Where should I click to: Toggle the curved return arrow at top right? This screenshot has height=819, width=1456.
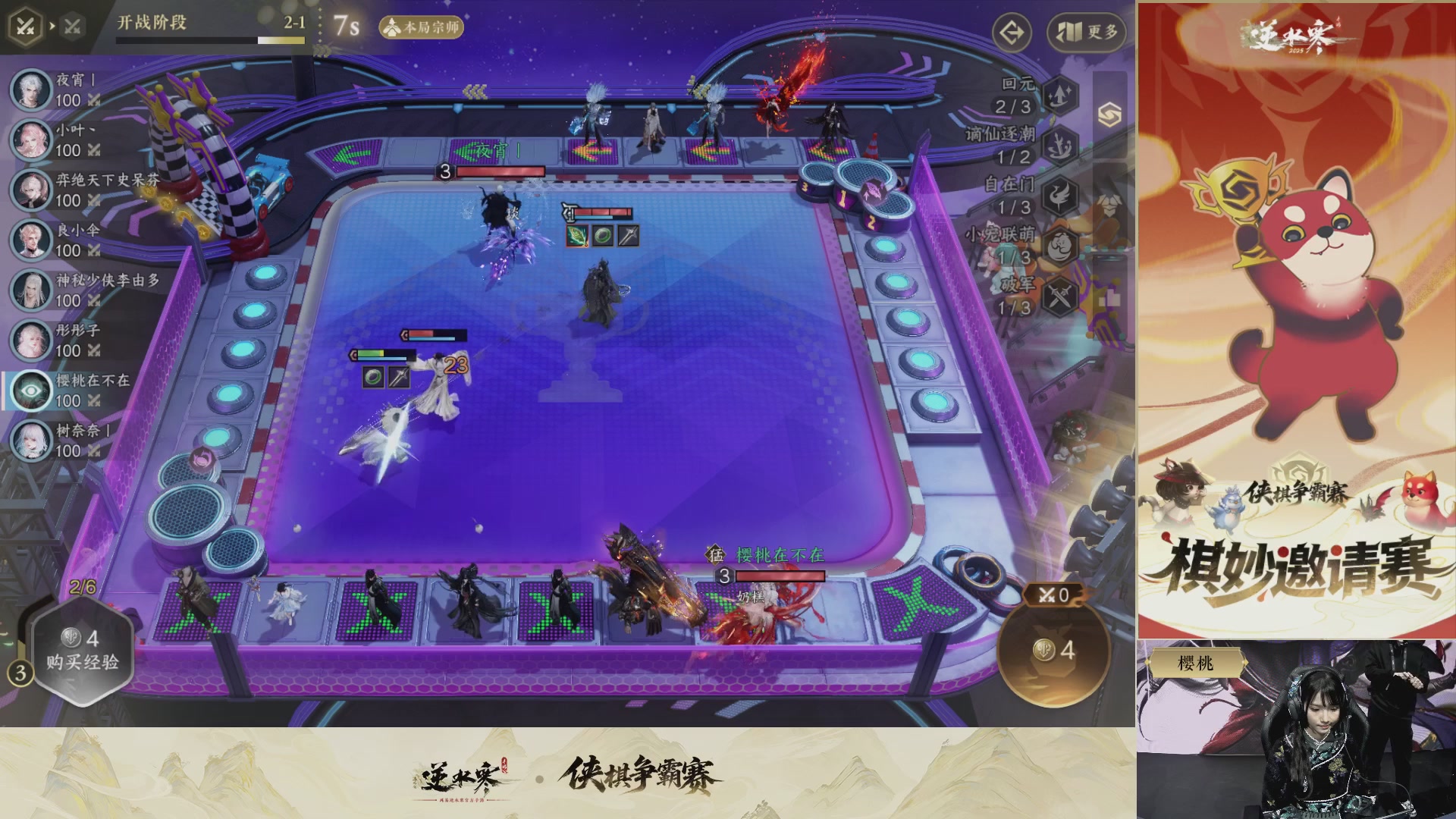pyautogui.click(x=1012, y=33)
